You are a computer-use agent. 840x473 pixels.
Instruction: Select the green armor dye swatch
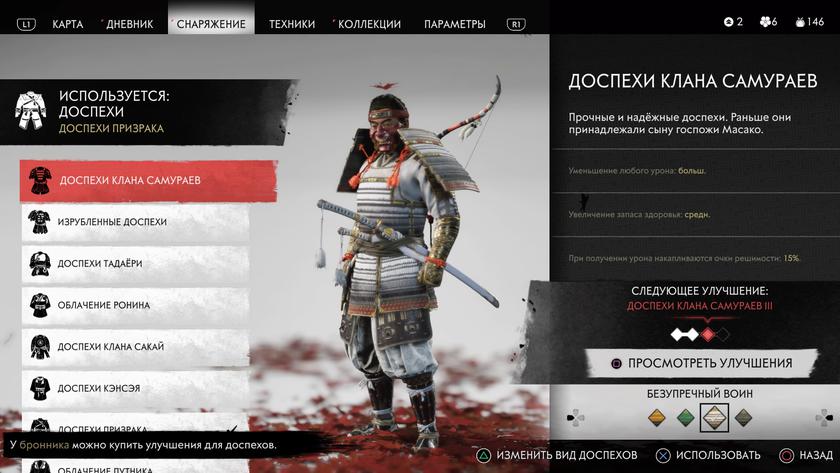pos(685,417)
